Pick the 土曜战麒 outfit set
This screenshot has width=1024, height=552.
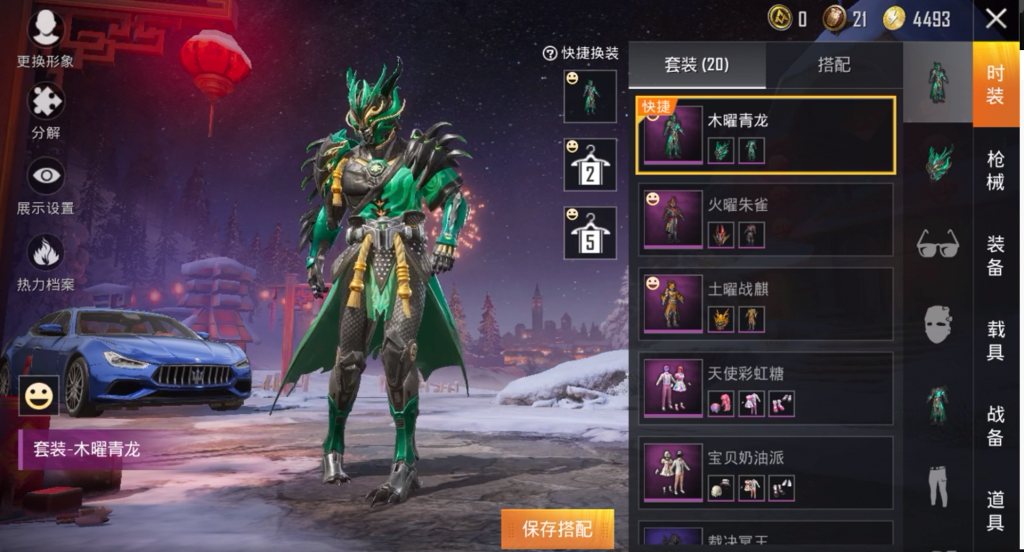click(765, 304)
